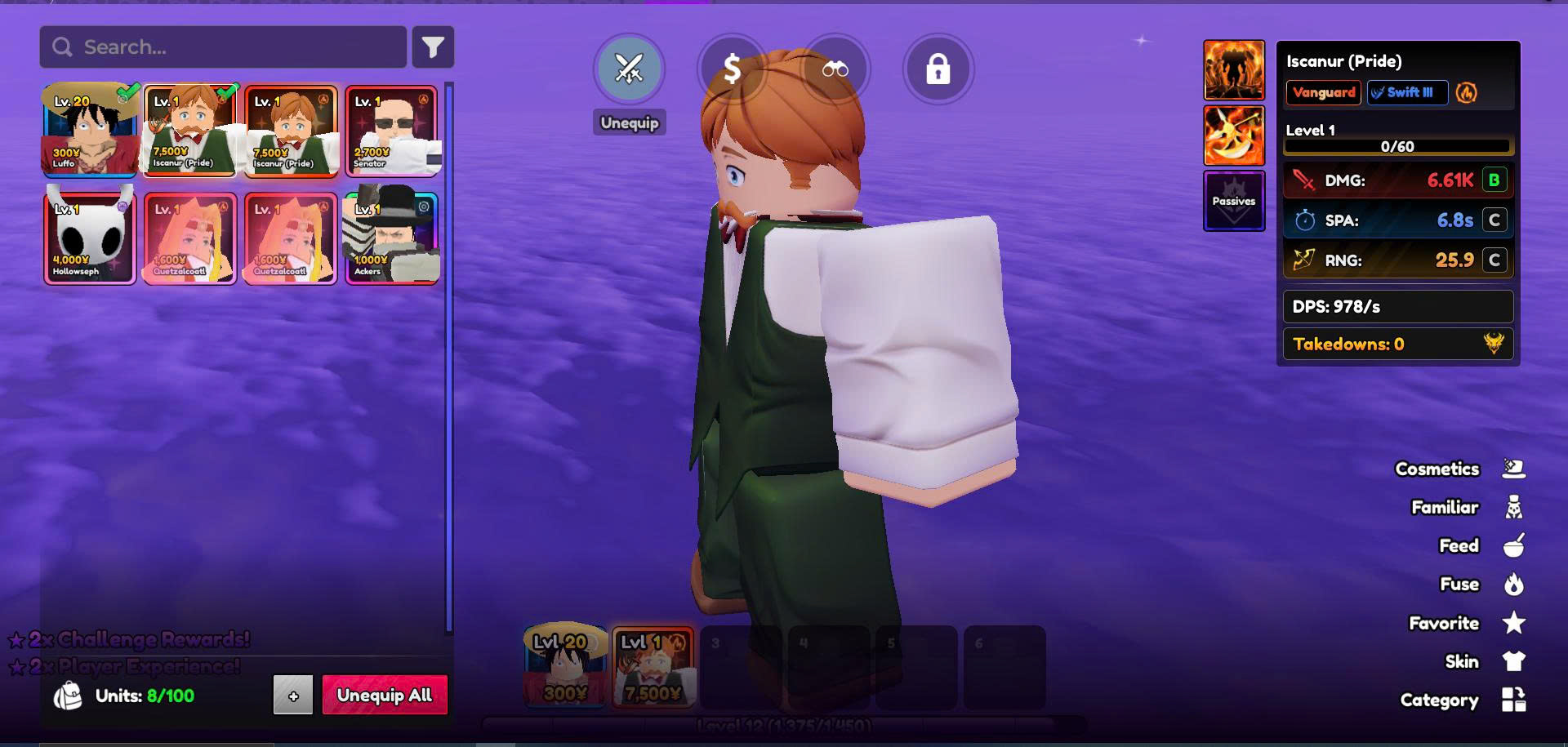Select the dollar sign sell button
This screenshot has width=1568, height=747.
click(732, 69)
